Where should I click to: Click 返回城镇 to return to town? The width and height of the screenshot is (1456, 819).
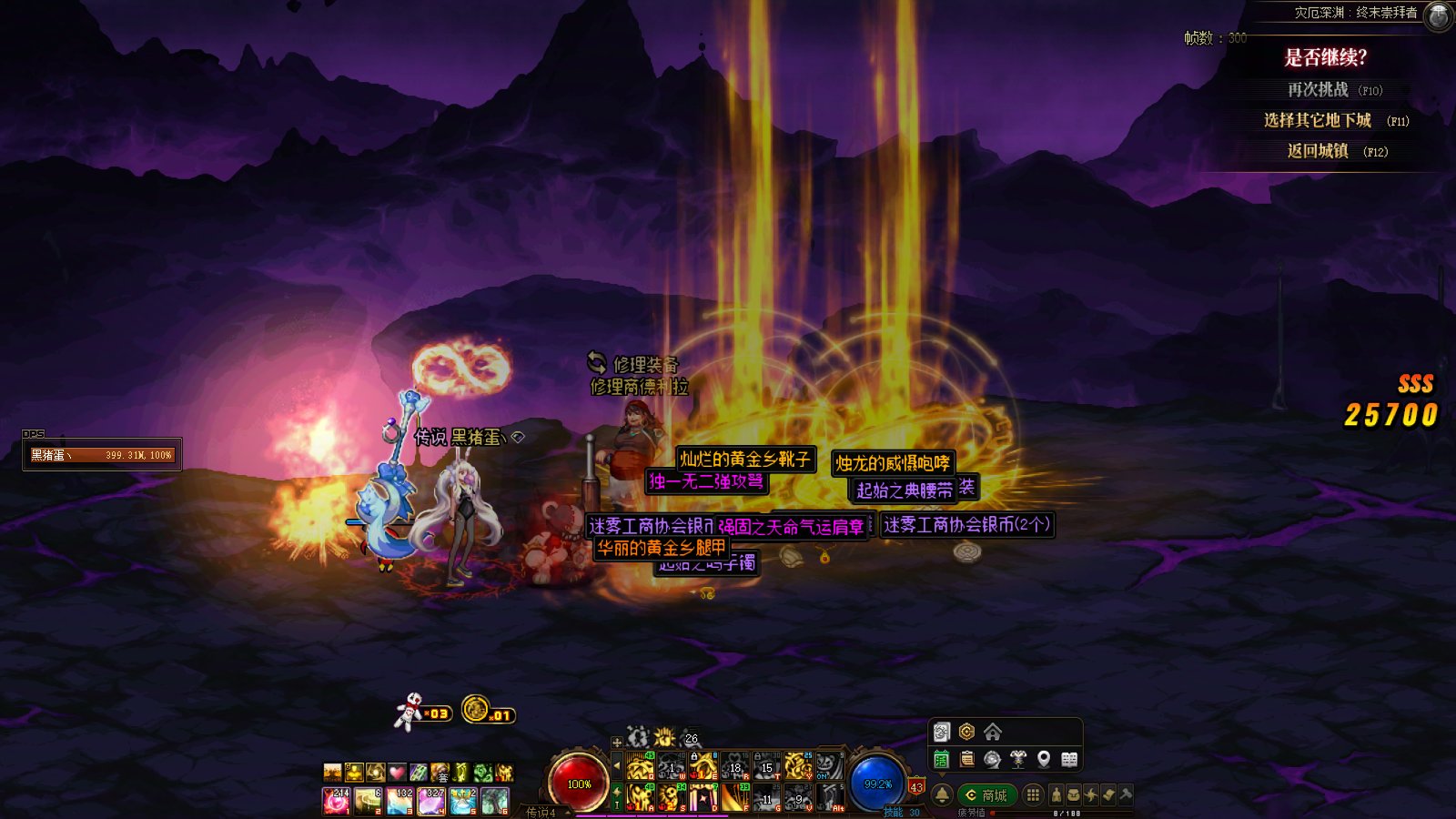tap(1318, 151)
